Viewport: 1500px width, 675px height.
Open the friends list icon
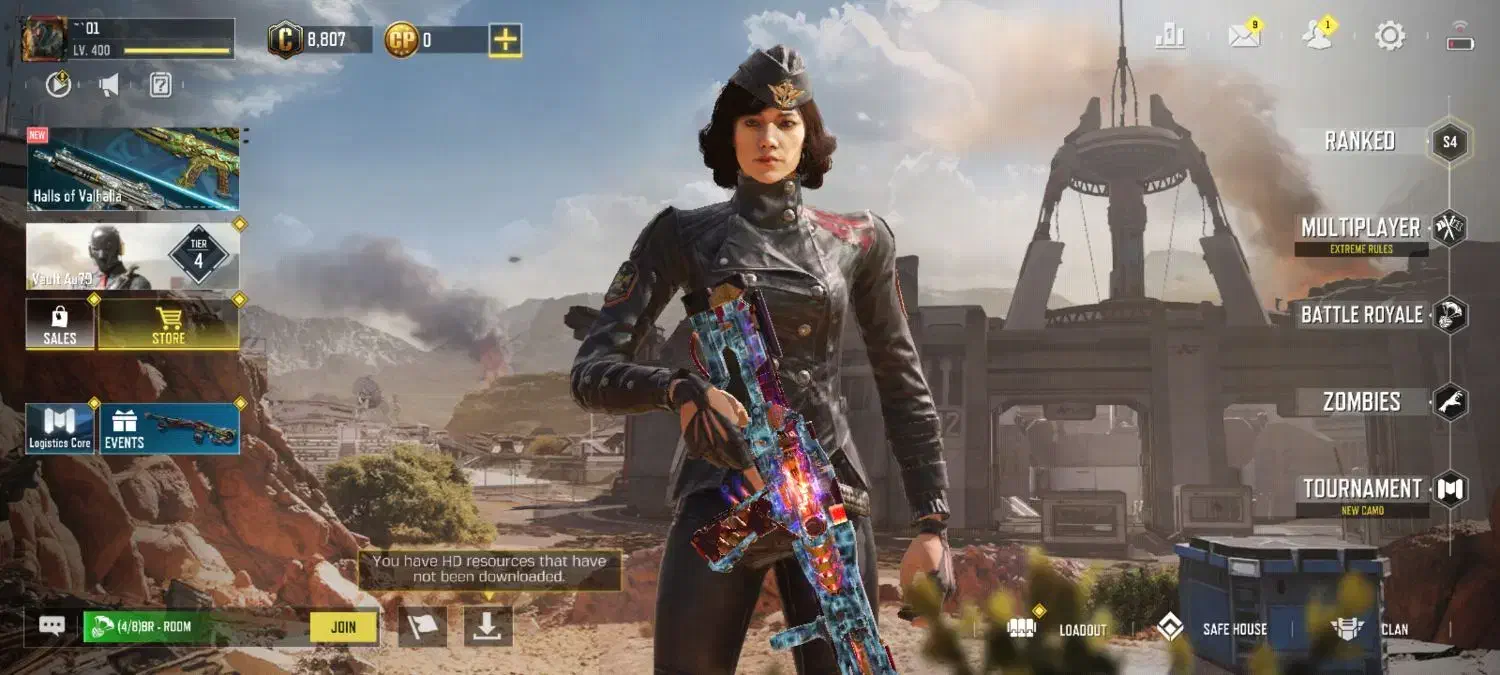point(1318,36)
